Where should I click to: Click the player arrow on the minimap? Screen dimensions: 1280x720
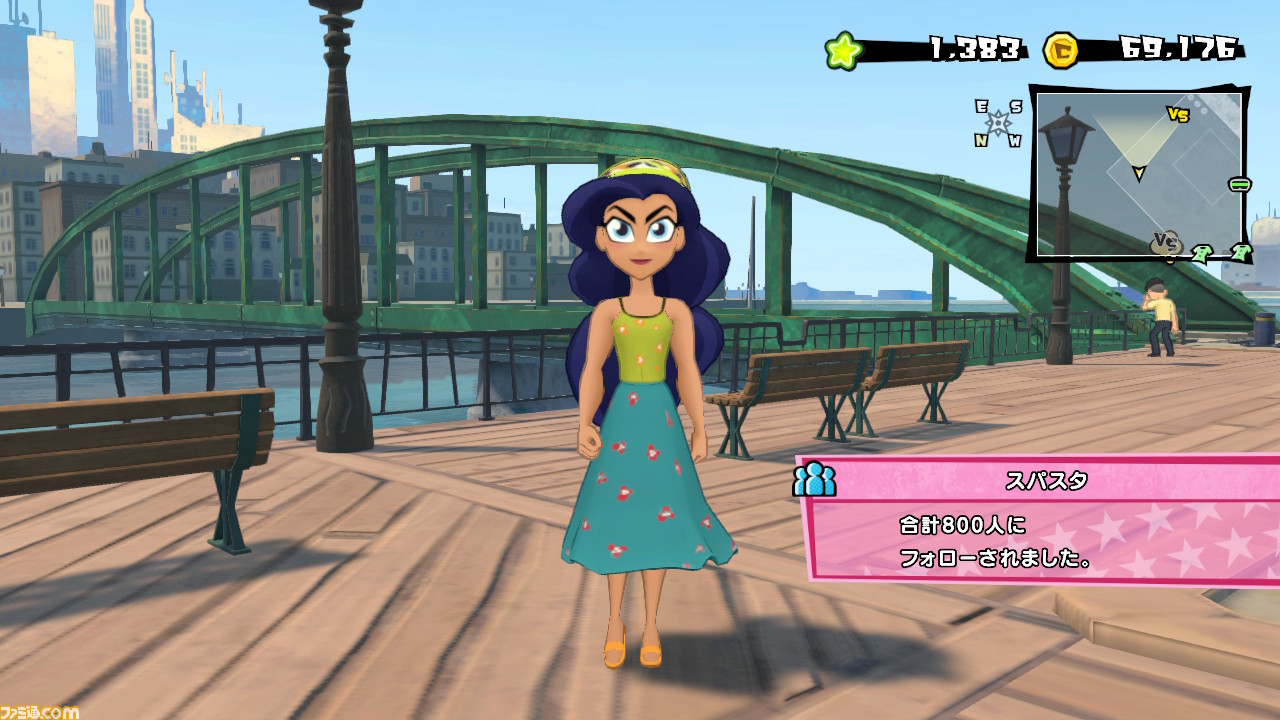coord(1138,174)
